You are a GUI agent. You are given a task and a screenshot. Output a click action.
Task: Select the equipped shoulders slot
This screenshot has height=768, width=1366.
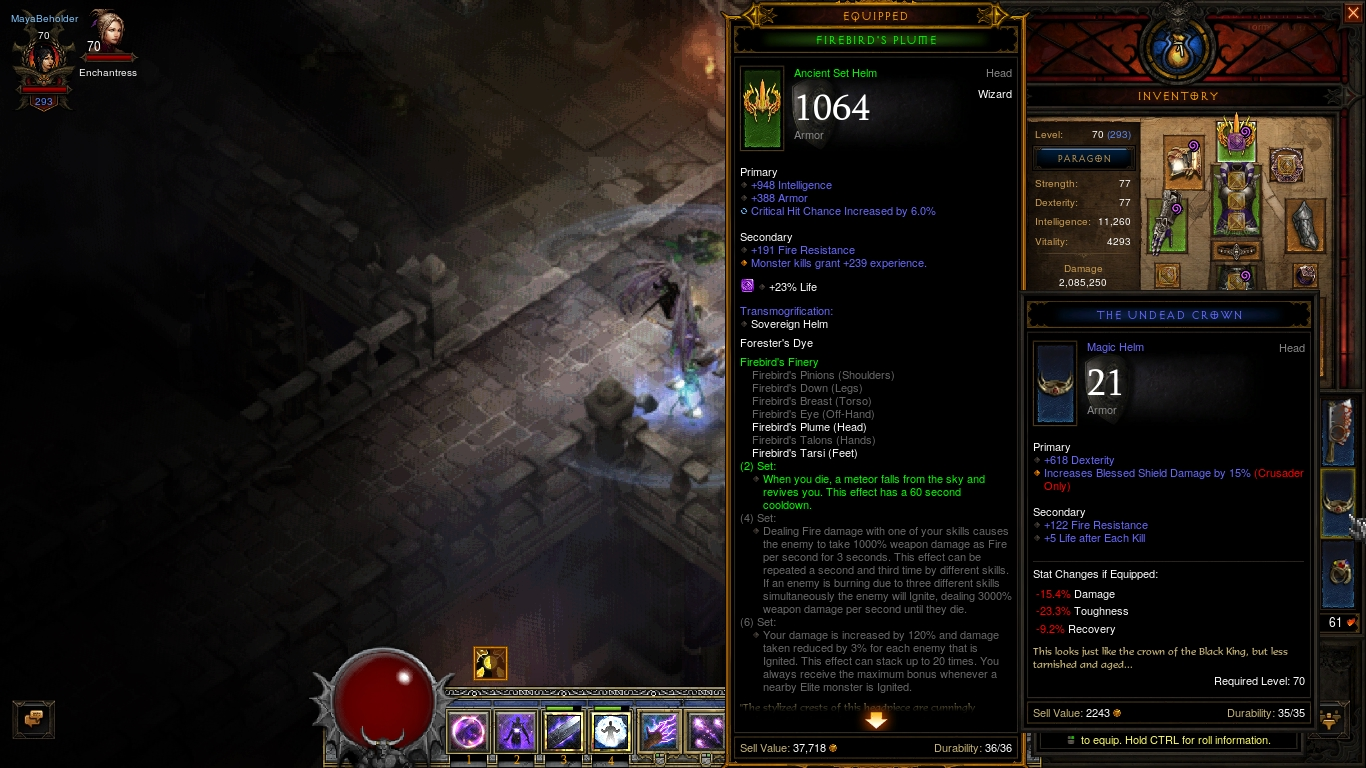[x=1186, y=163]
